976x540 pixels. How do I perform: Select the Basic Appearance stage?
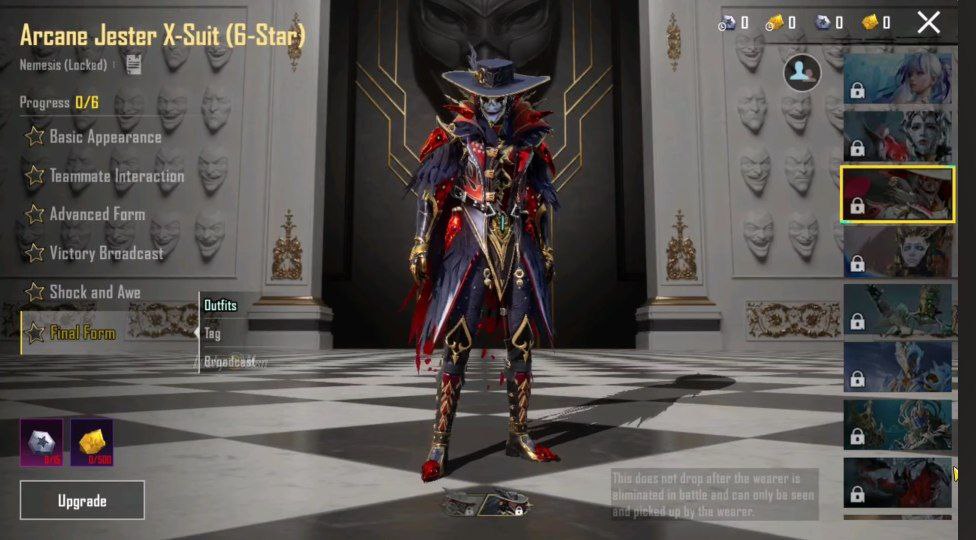coord(104,137)
